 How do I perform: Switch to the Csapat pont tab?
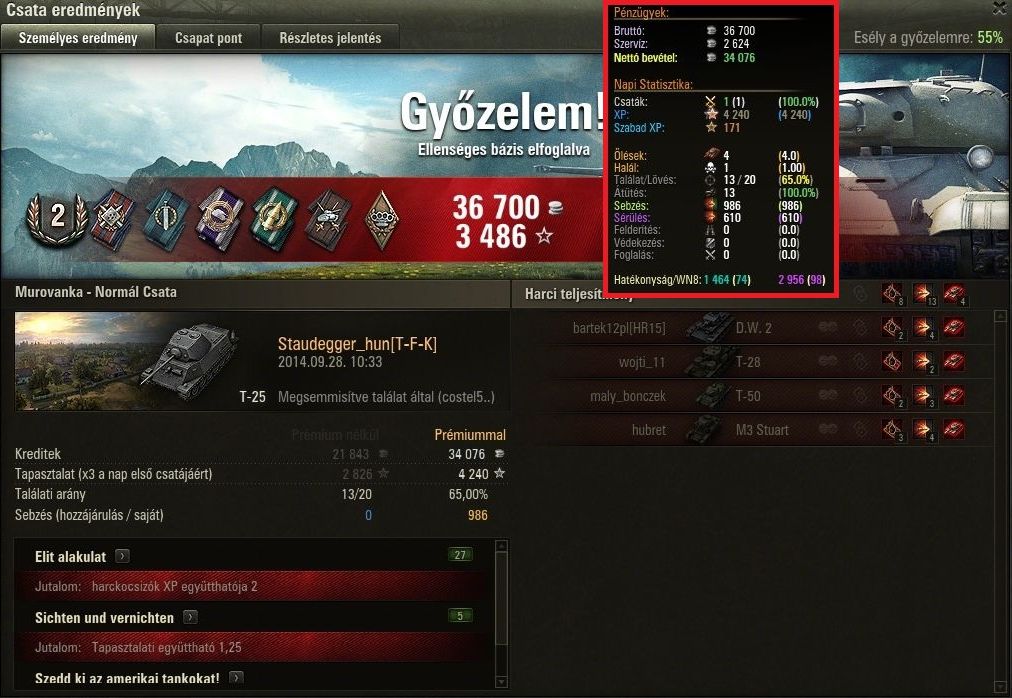208,38
